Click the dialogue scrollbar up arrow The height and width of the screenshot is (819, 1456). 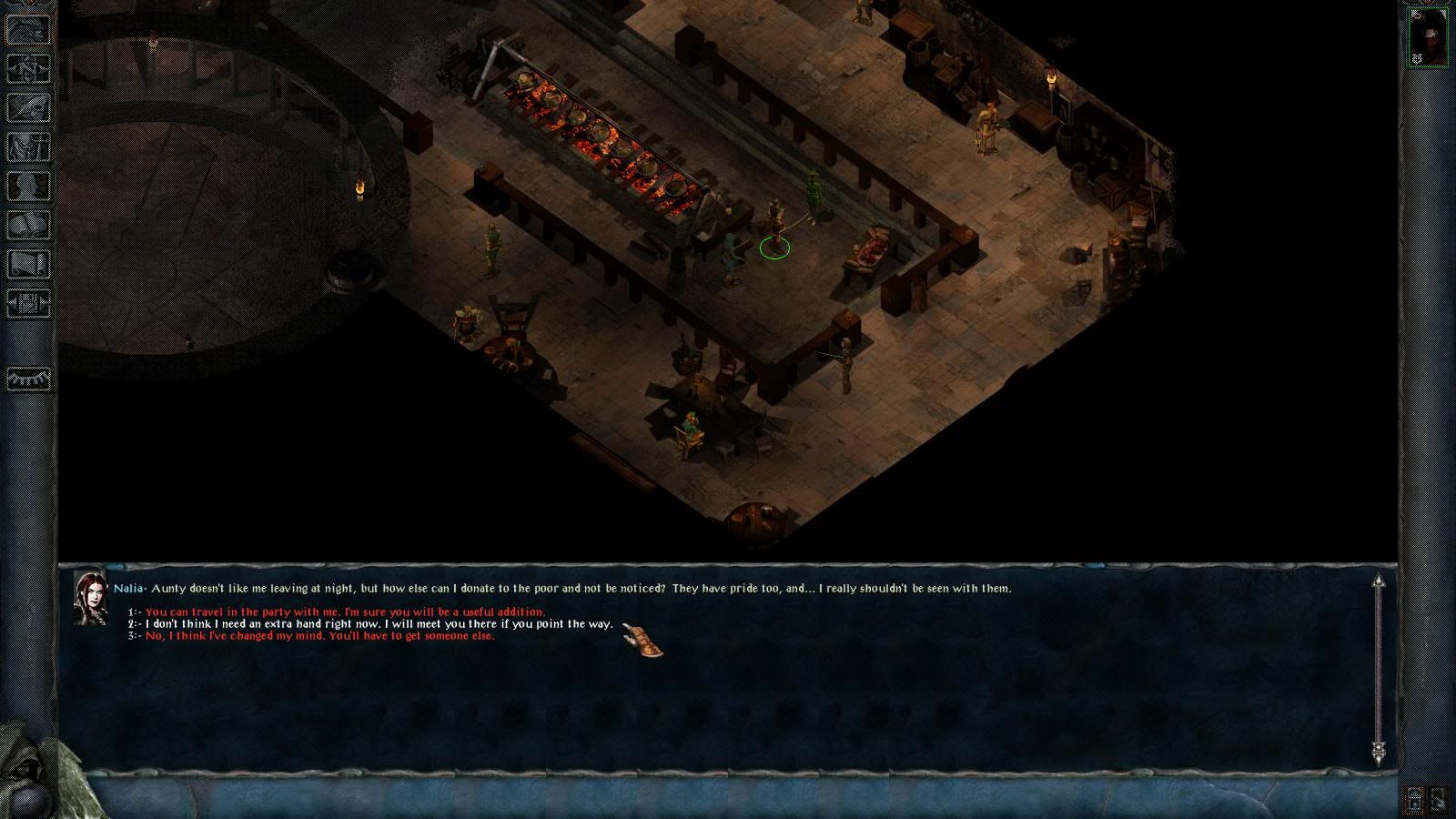1379,581
